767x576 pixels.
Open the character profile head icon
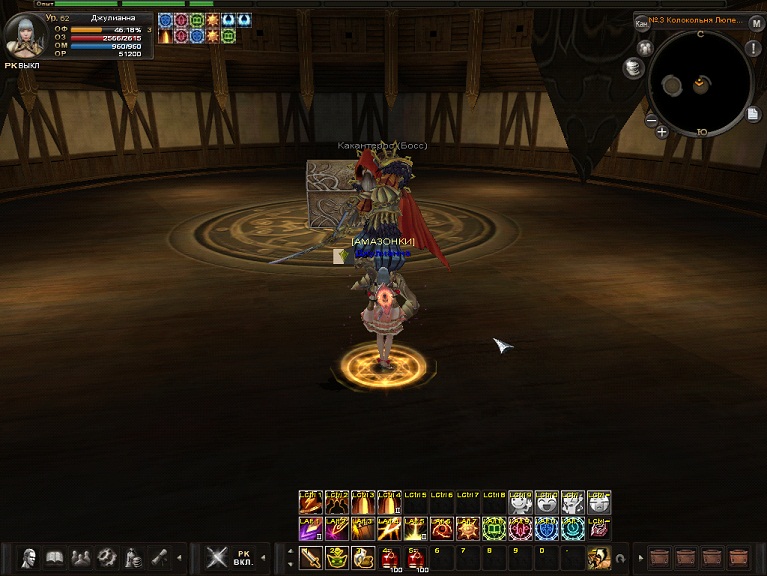30,557
